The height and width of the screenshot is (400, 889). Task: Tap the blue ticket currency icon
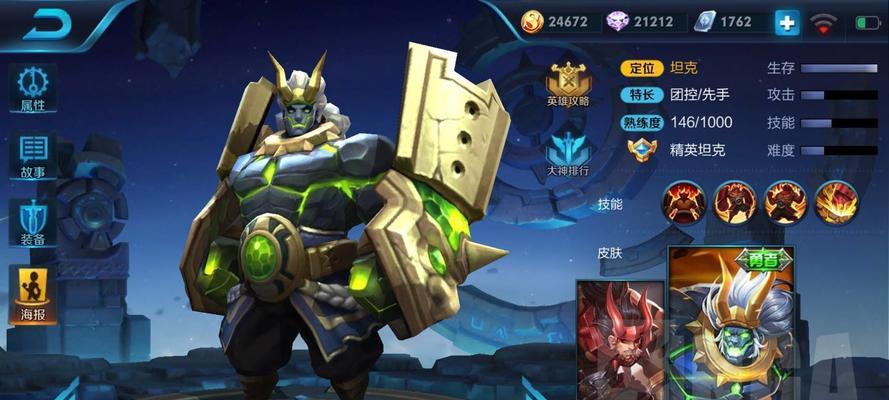[x=706, y=22]
